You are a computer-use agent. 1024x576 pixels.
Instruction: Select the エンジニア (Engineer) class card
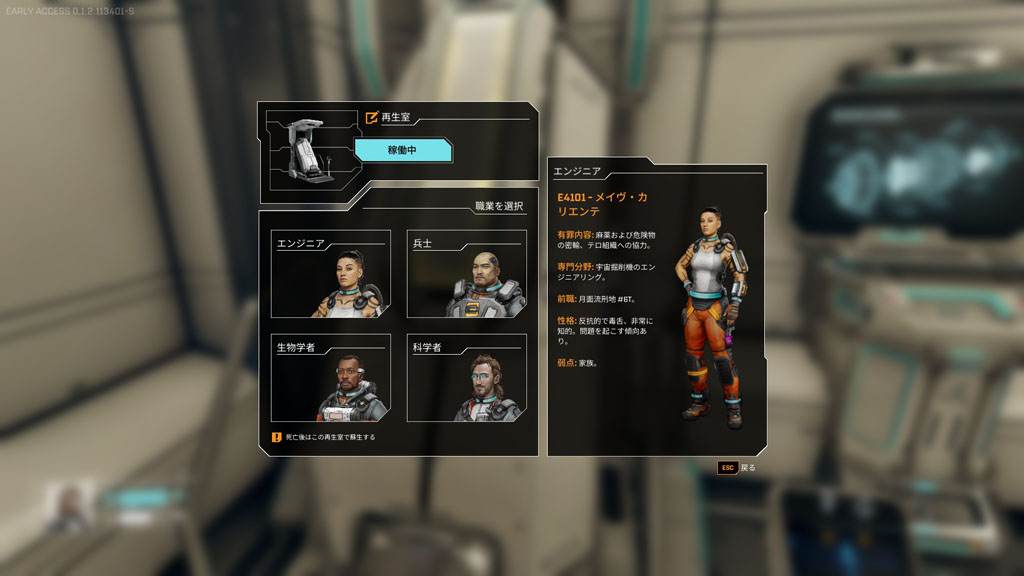tap(331, 275)
